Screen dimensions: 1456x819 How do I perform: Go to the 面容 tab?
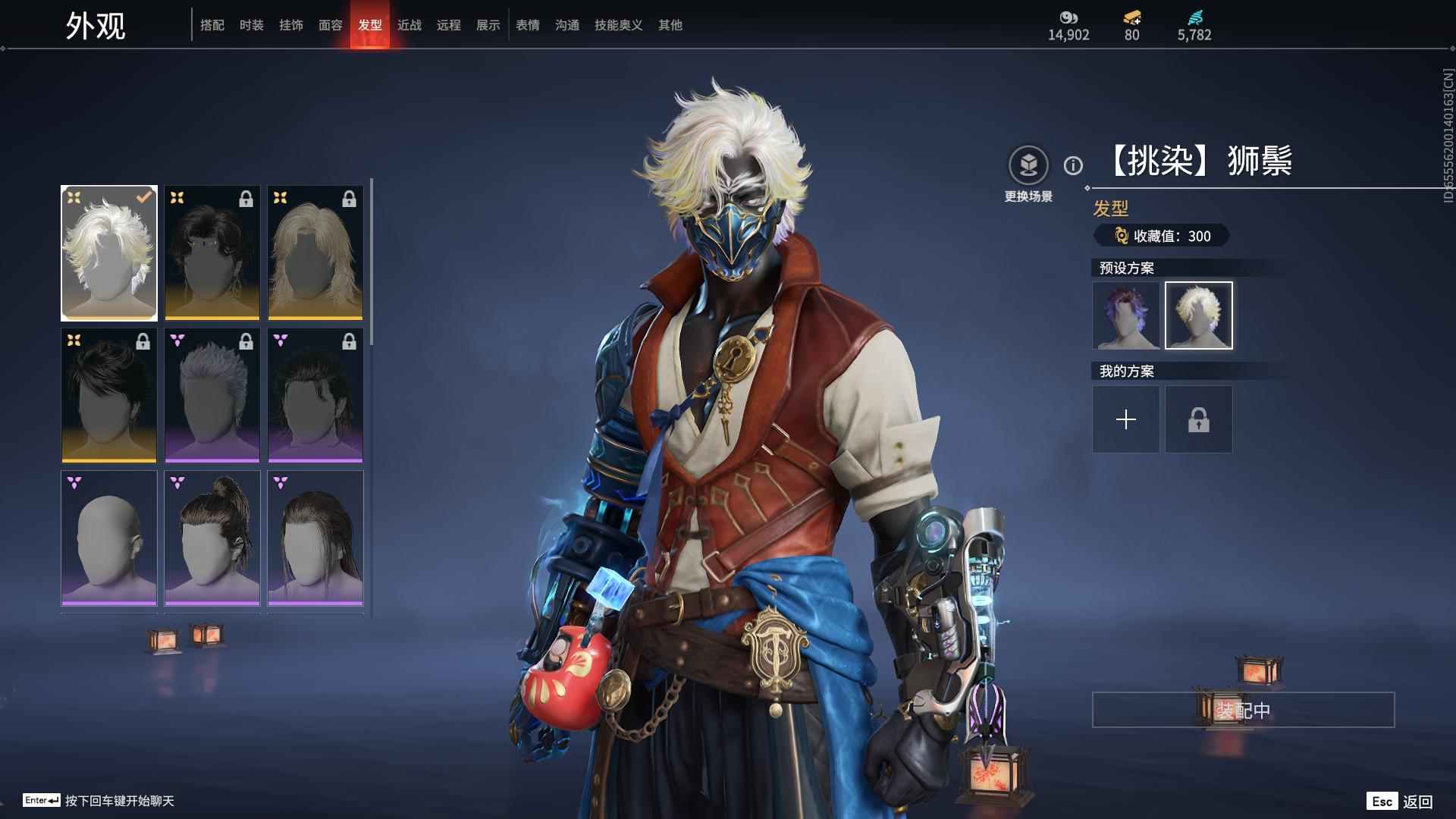point(331,25)
